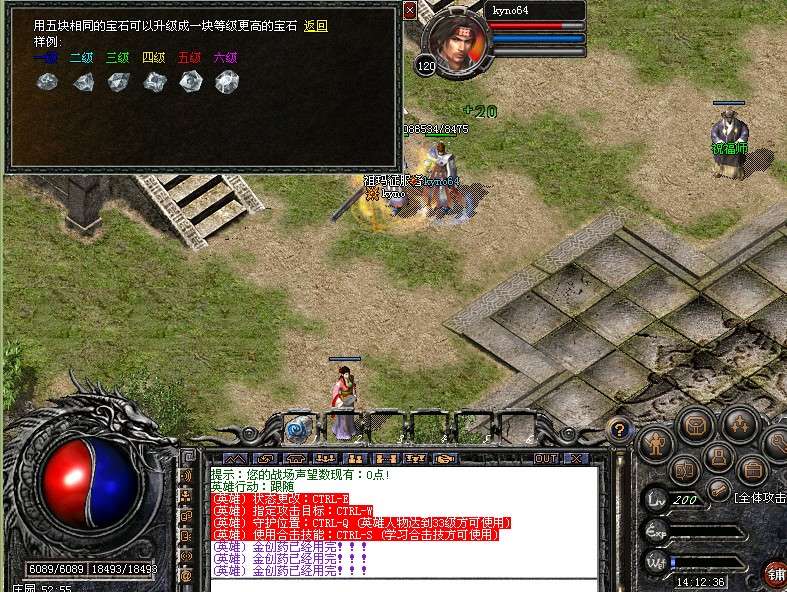The width and height of the screenshot is (787, 592).
Task: Click the kyno64 hero portrait
Action: tap(457, 41)
